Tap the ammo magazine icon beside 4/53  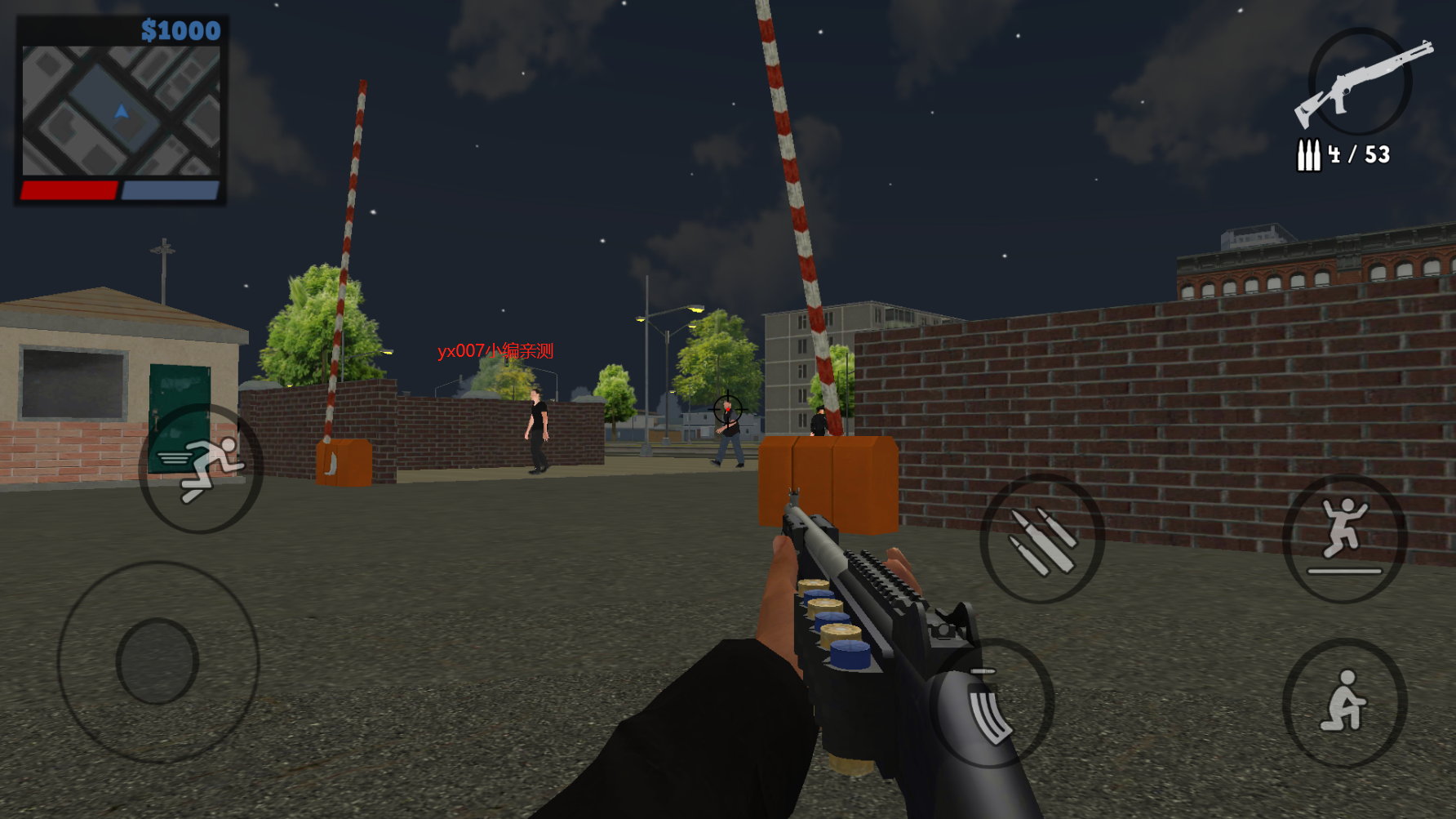tap(1309, 155)
